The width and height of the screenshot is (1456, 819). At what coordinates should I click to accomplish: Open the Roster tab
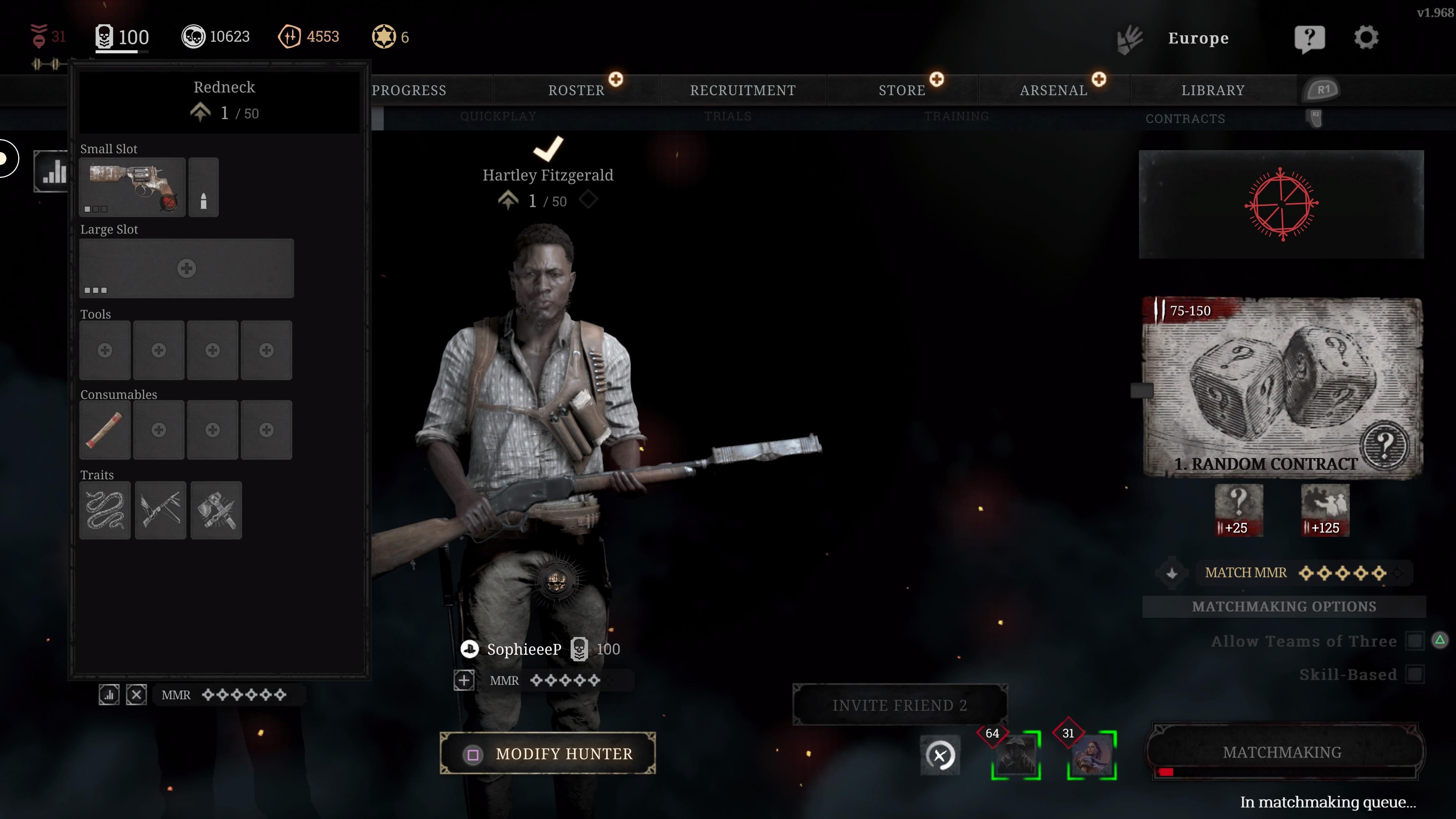[576, 90]
